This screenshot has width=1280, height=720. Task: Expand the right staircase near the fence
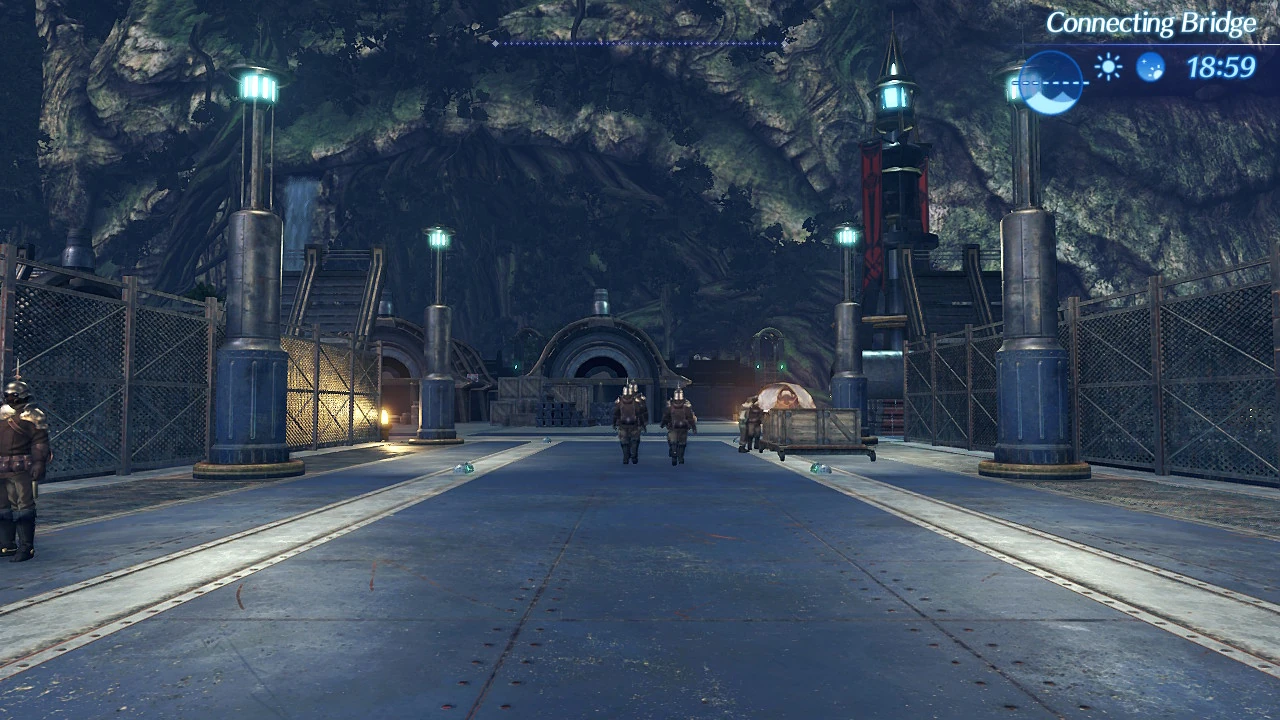[x=950, y=300]
